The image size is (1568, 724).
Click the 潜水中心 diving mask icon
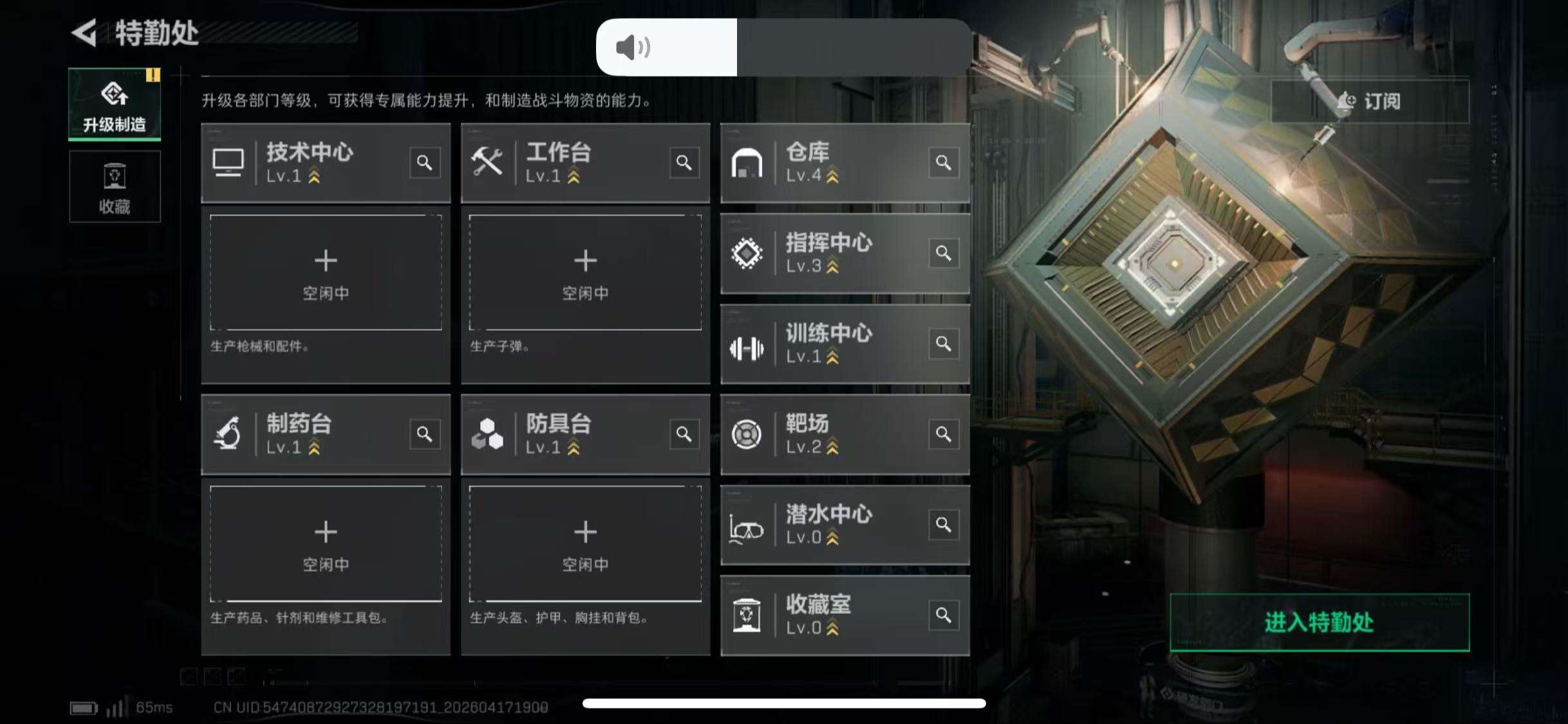click(748, 525)
